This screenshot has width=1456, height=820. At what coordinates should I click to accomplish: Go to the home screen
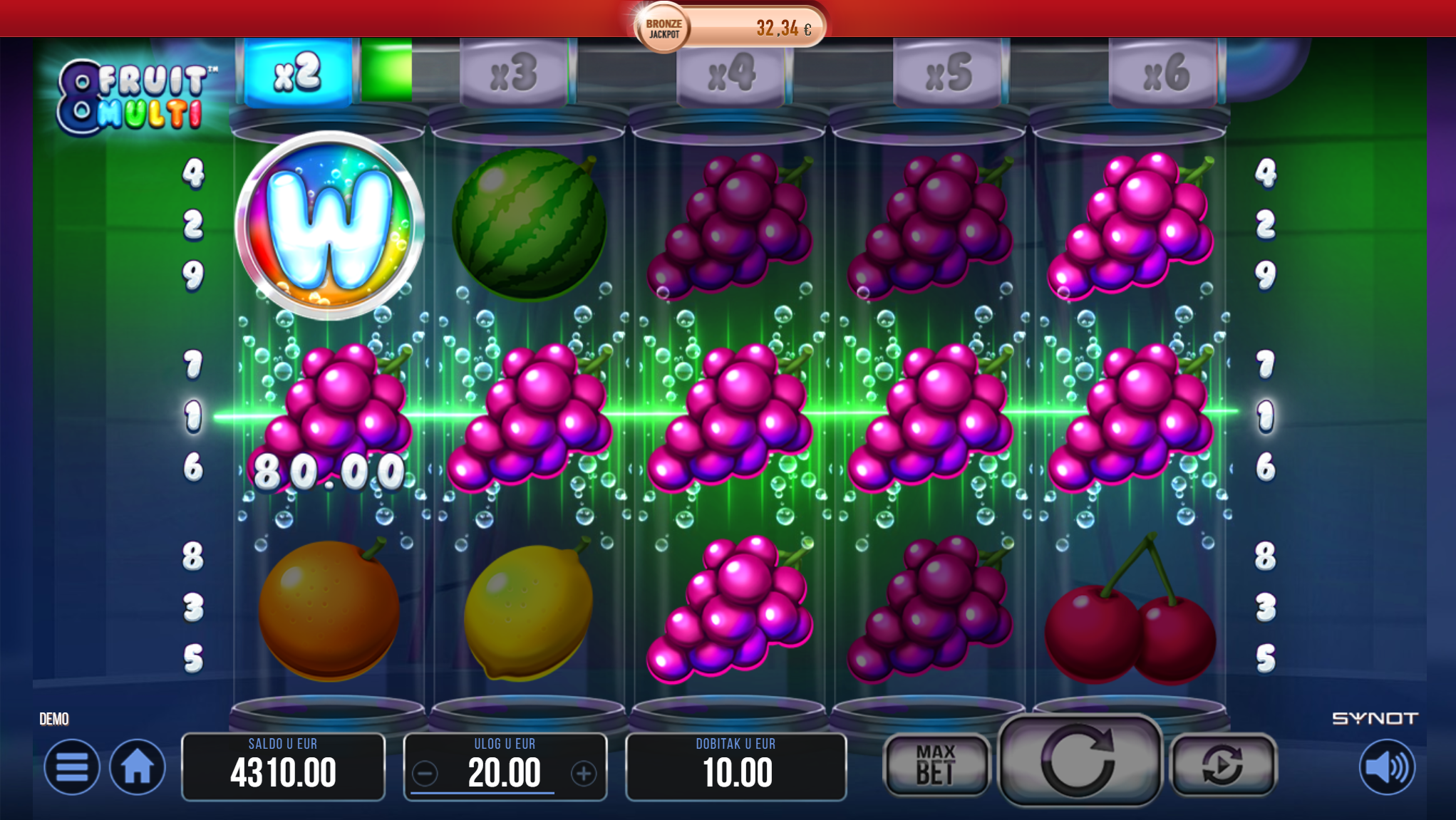(137, 767)
